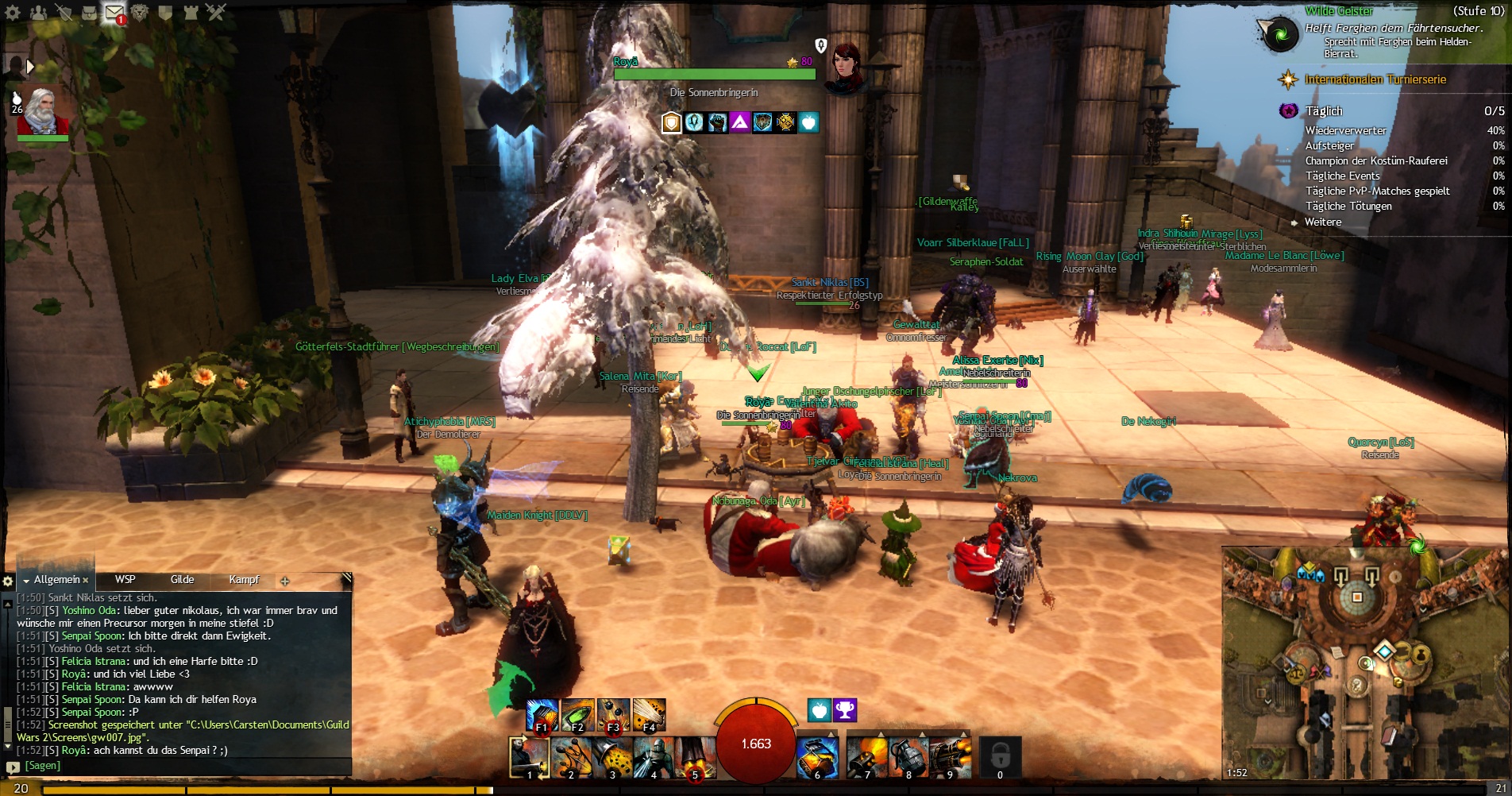1512x796 pixels.
Task: Activate the F2 toolbelt skill
Action: [577, 715]
